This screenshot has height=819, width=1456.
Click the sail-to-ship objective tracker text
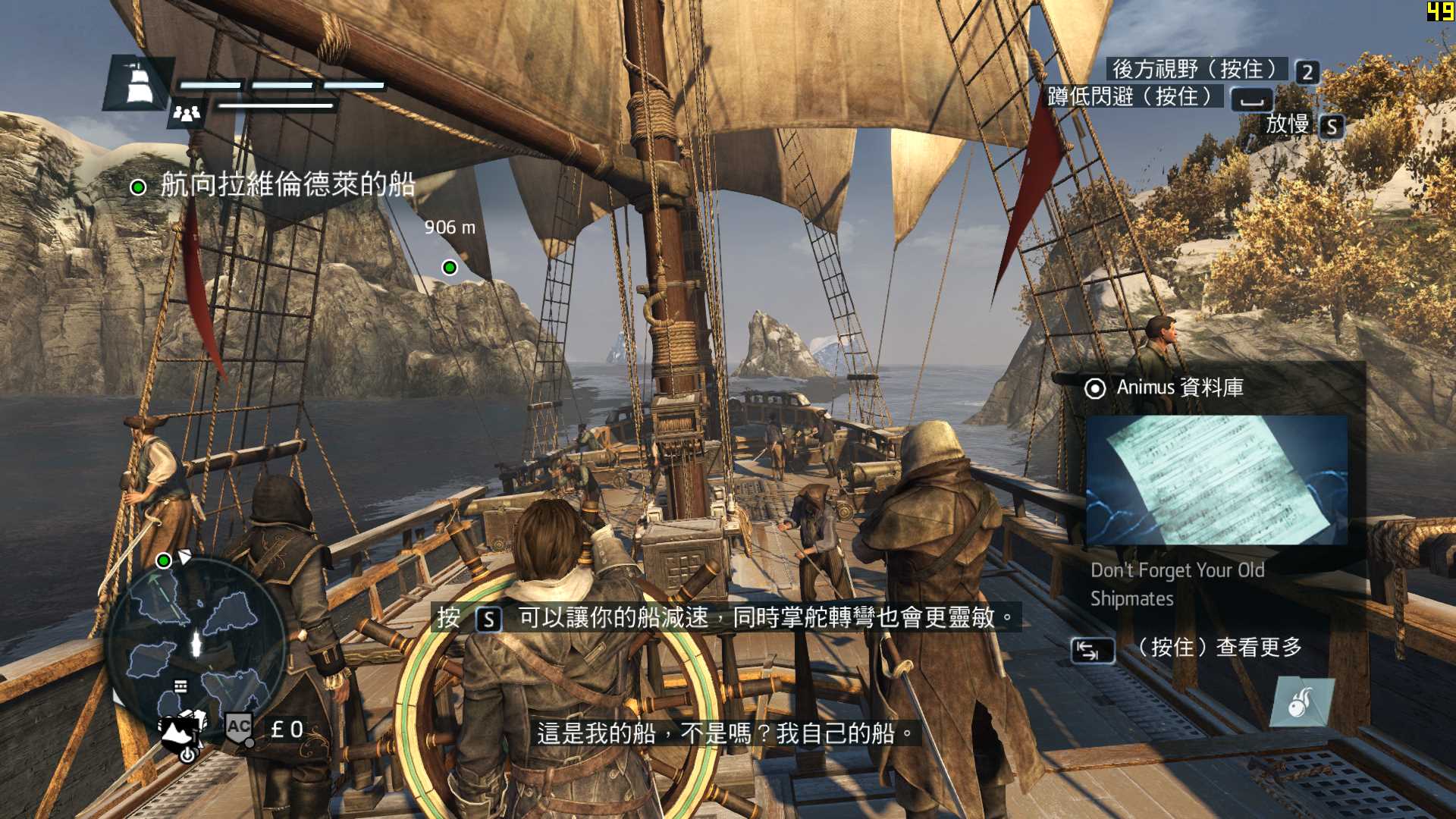(x=287, y=184)
